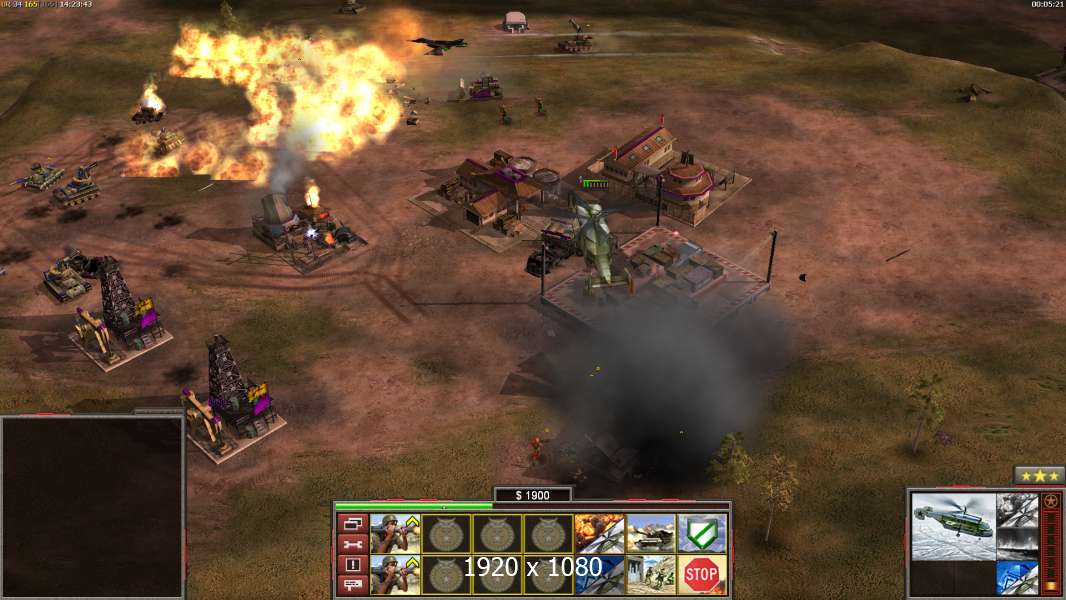1066x600 pixels.
Task: Click the blue-tinted missile ability icon
Action: coord(599,574)
